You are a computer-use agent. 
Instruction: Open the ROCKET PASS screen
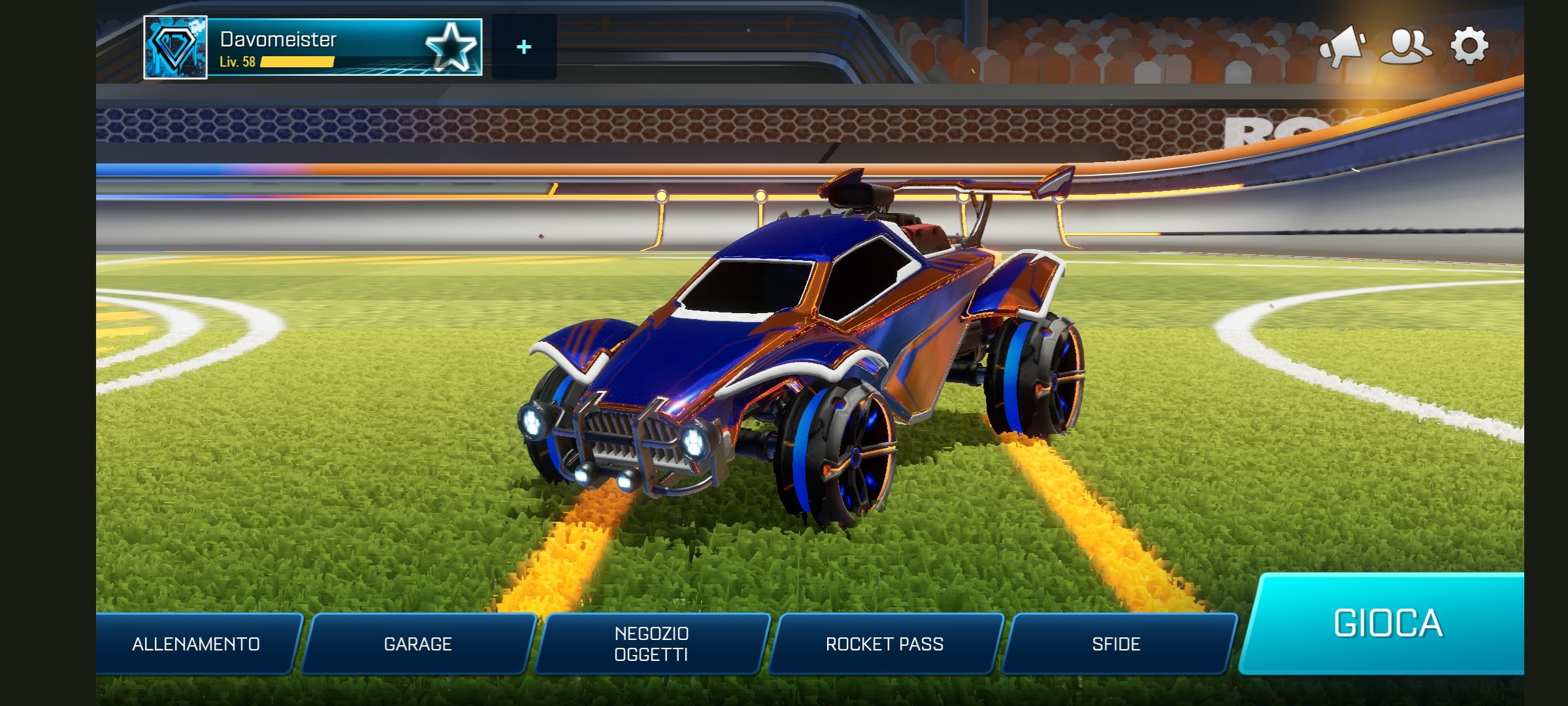coord(885,643)
